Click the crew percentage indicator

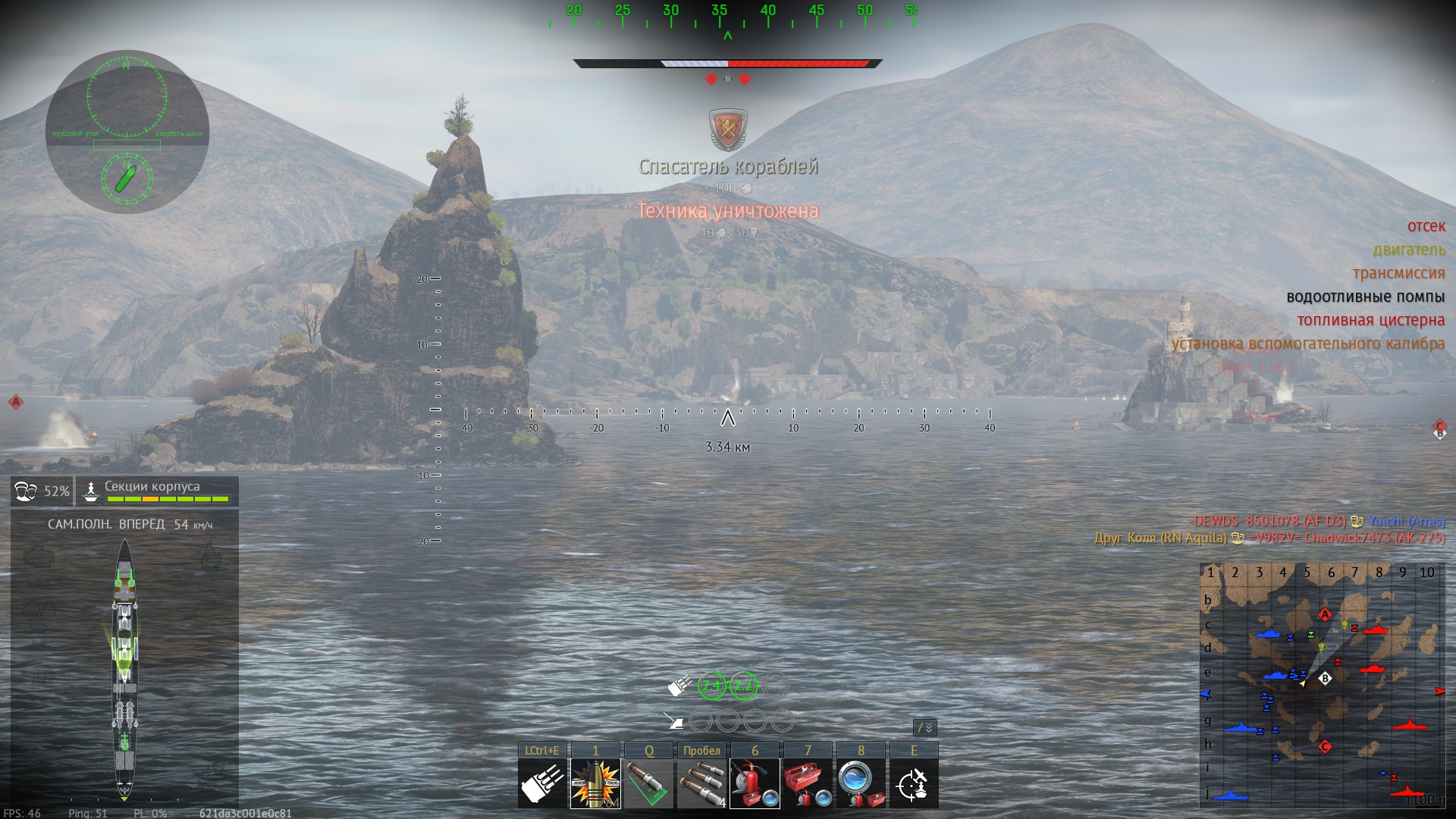42,491
